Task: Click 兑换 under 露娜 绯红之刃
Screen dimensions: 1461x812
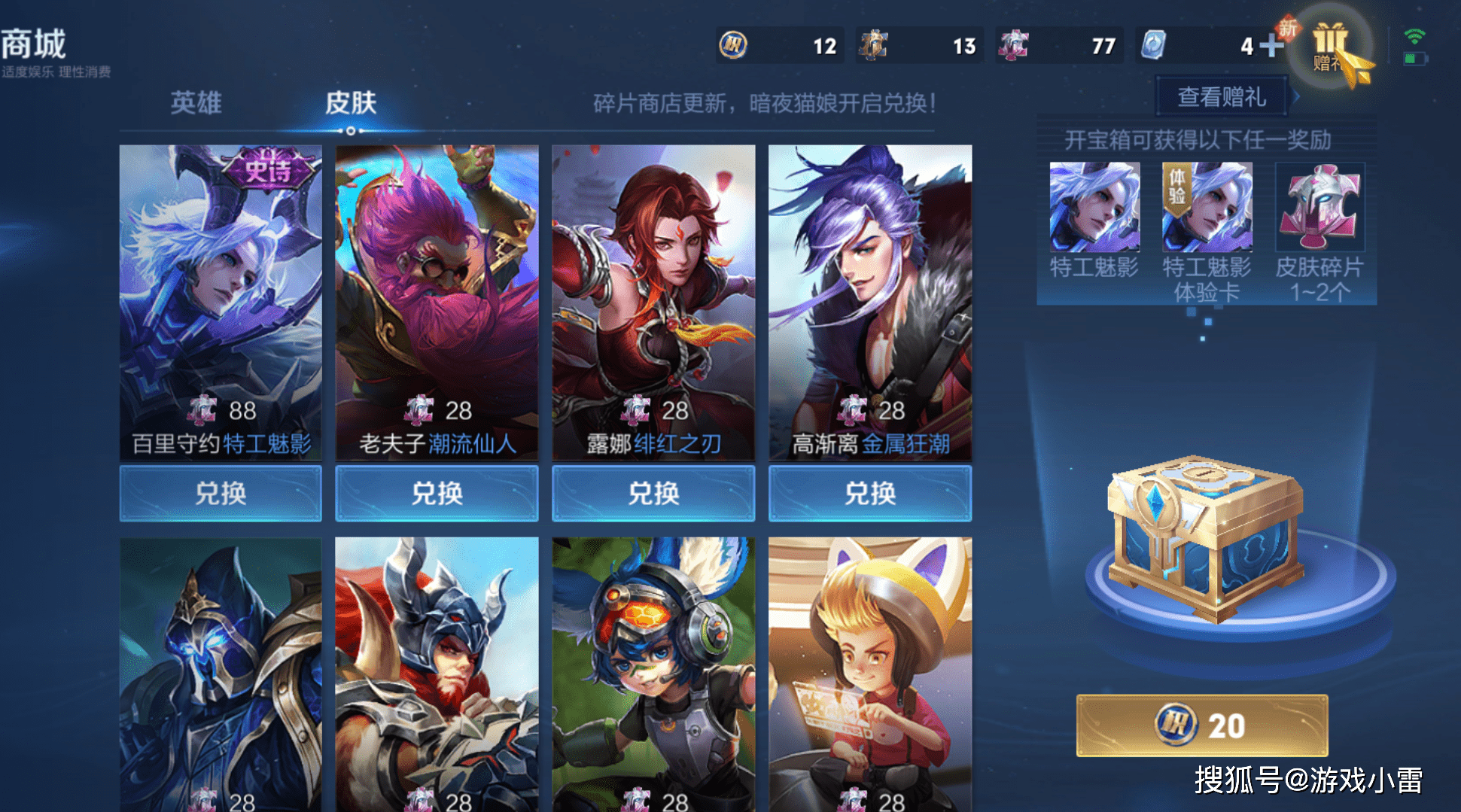Action: pyautogui.click(x=653, y=494)
